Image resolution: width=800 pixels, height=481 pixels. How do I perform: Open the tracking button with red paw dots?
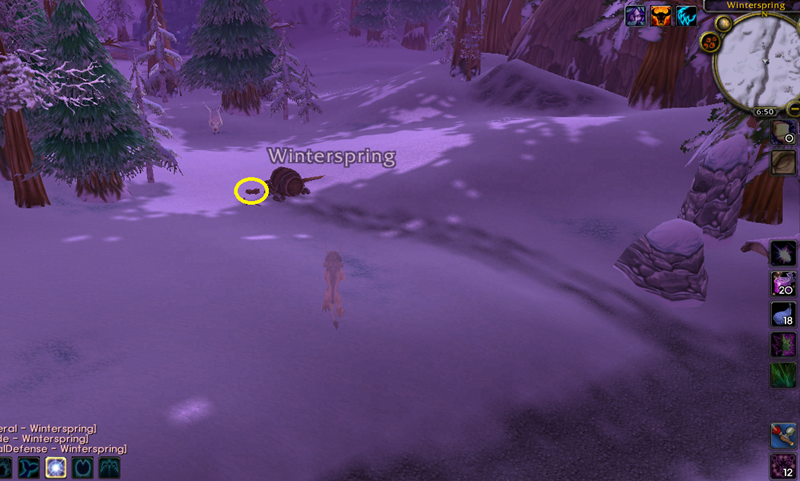pyautogui.click(x=711, y=41)
